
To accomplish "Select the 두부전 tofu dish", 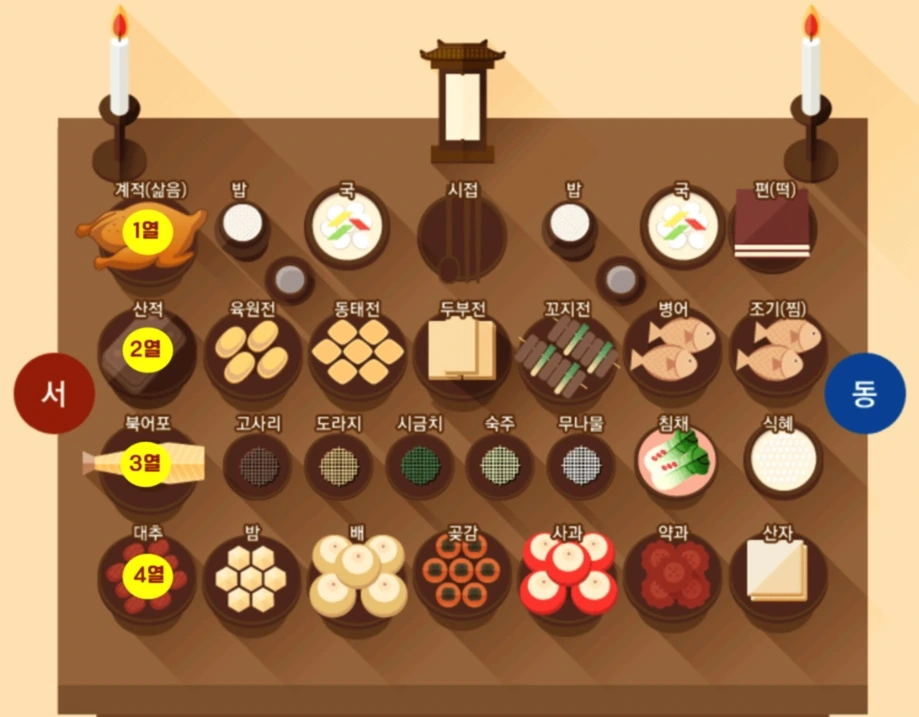I will pos(461,350).
